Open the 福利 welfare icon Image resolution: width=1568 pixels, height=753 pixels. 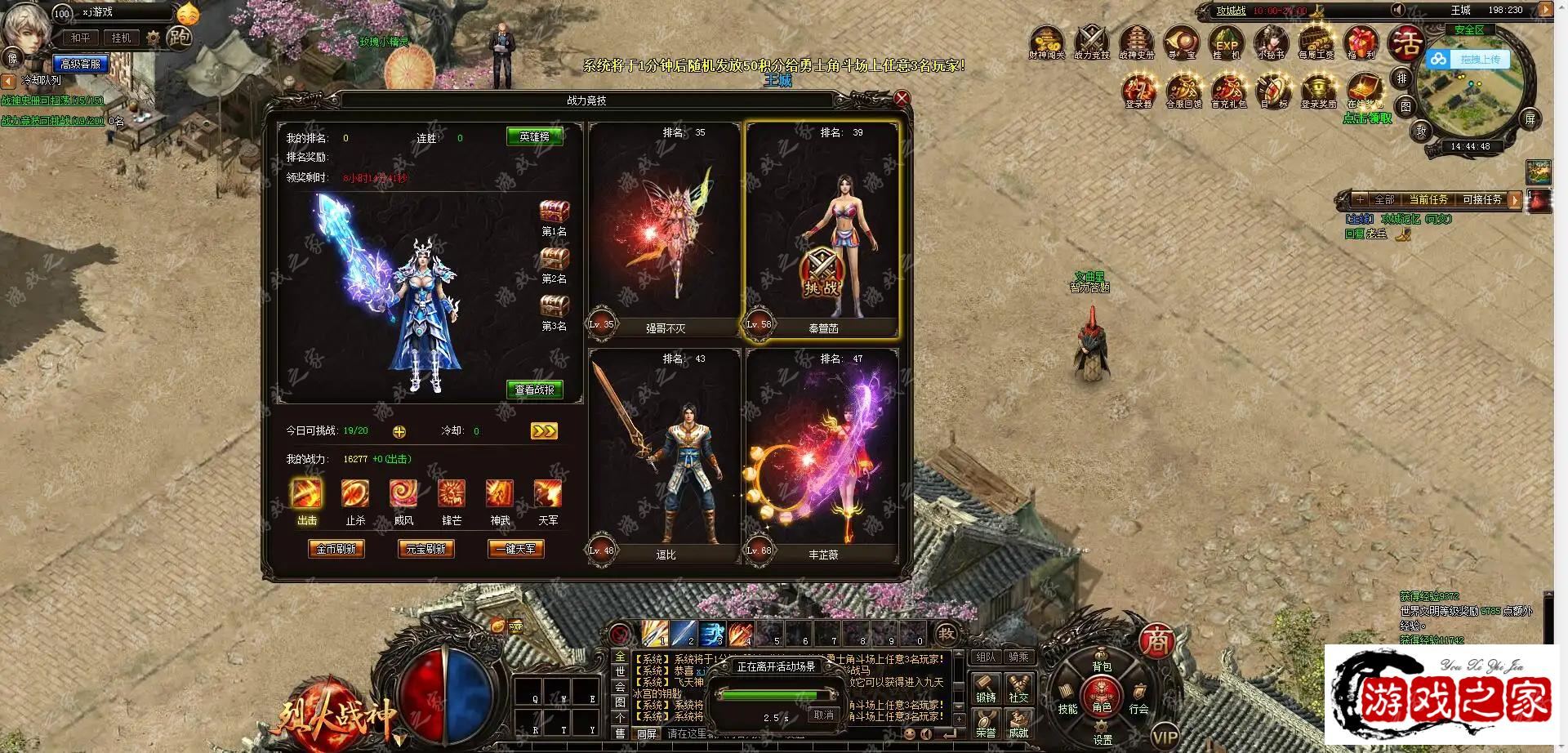pos(1361,41)
